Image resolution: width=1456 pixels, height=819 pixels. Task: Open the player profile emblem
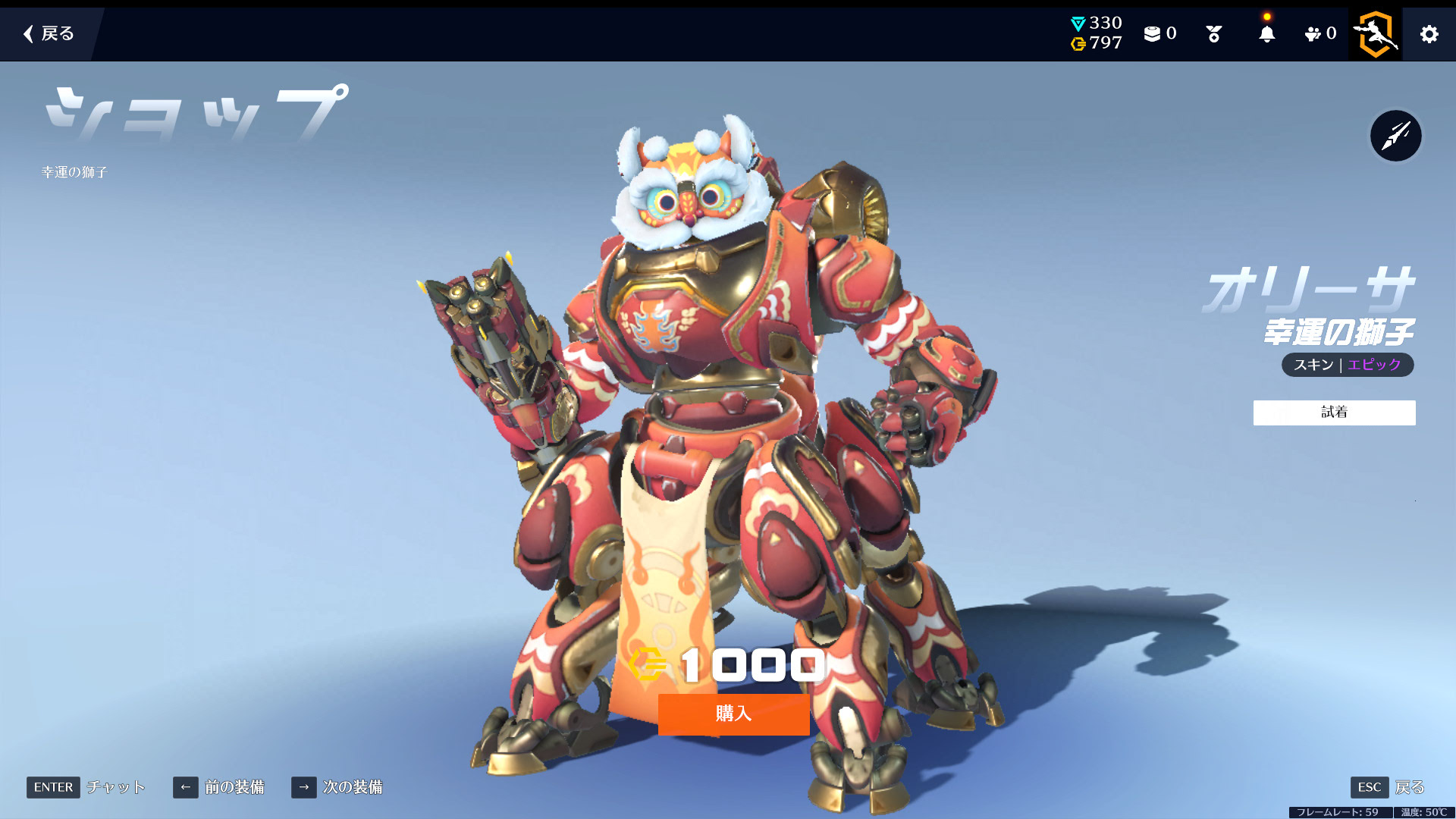point(1376,34)
